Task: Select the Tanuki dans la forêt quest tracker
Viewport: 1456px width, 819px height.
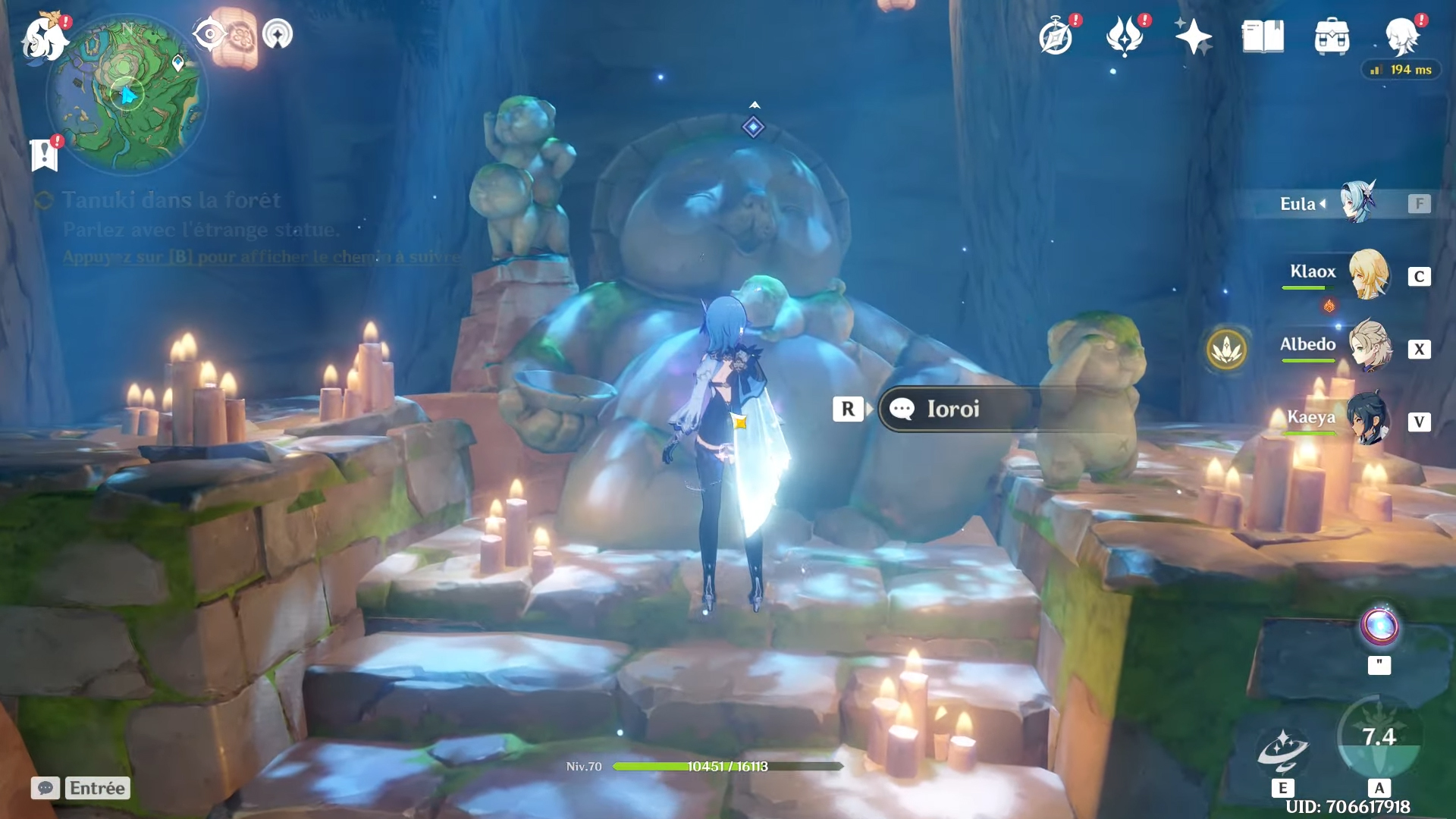Action: [x=171, y=200]
